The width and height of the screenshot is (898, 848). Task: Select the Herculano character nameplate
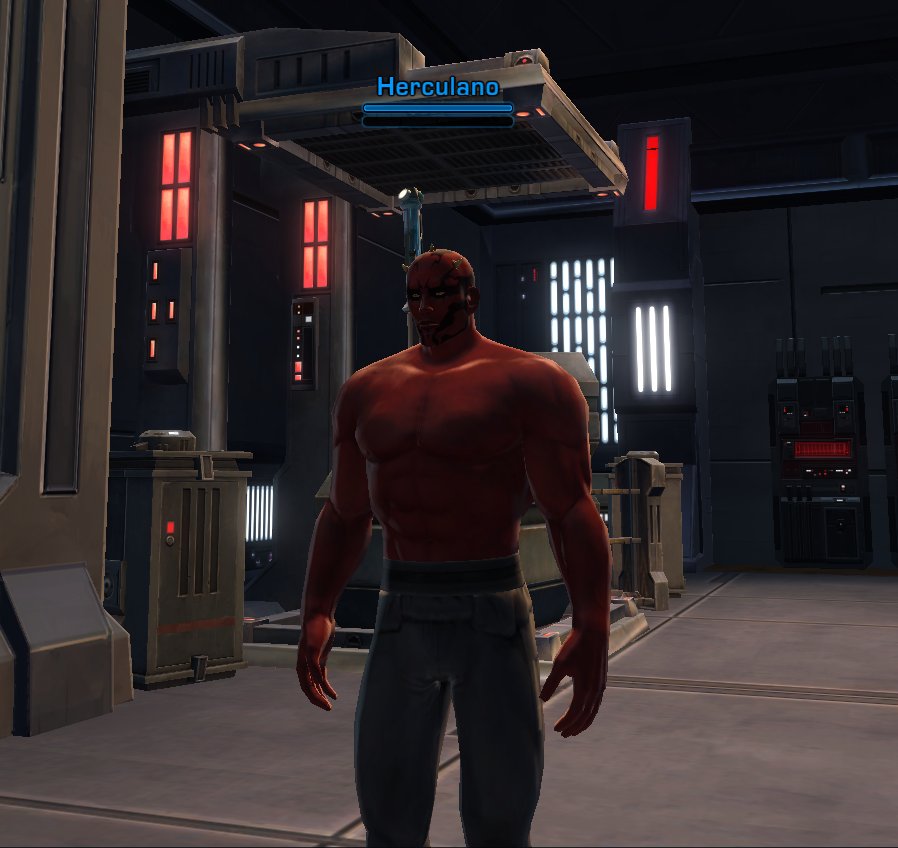(x=438, y=88)
